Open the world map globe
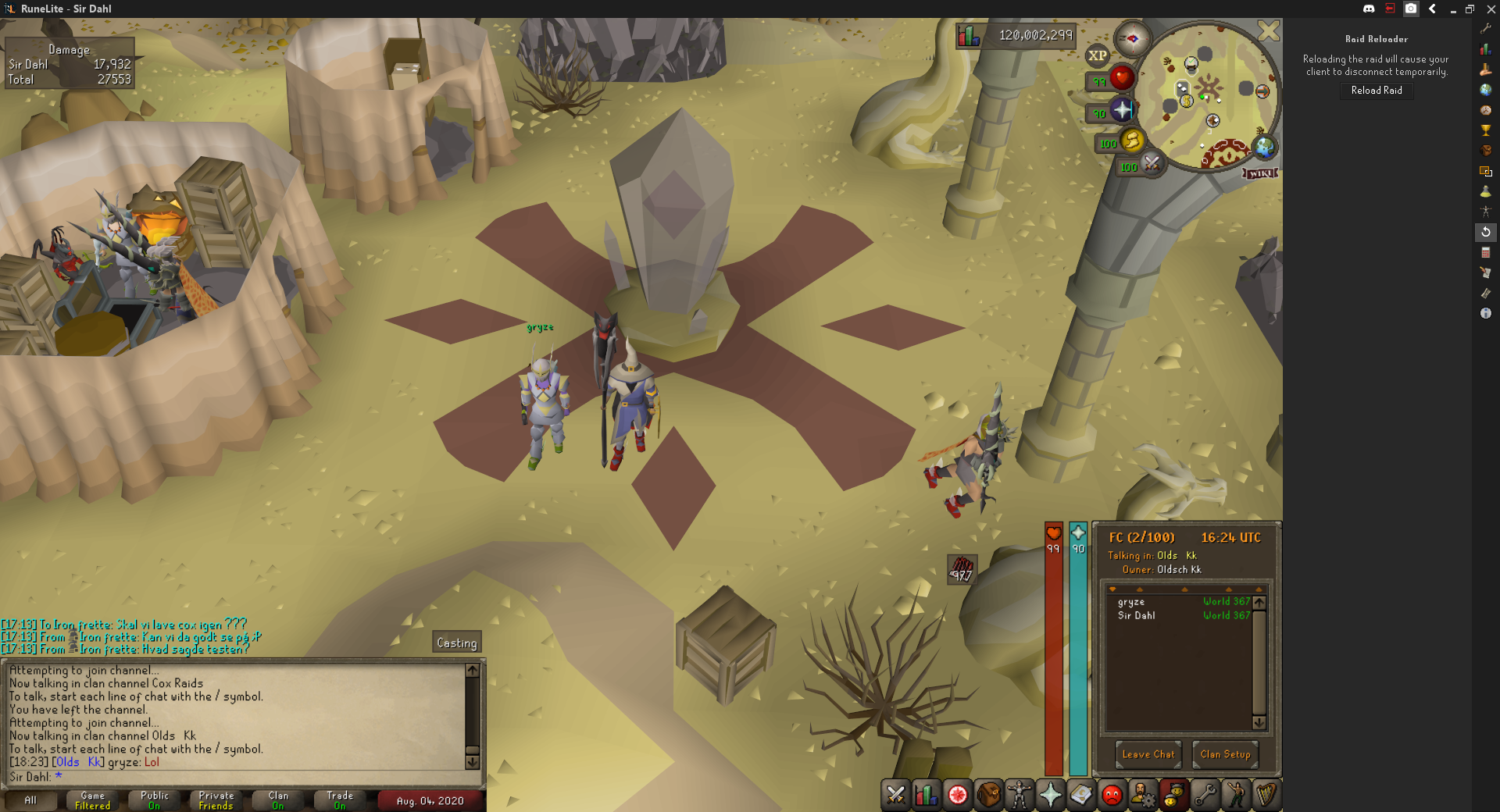1500x812 pixels. pos(1263,147)
